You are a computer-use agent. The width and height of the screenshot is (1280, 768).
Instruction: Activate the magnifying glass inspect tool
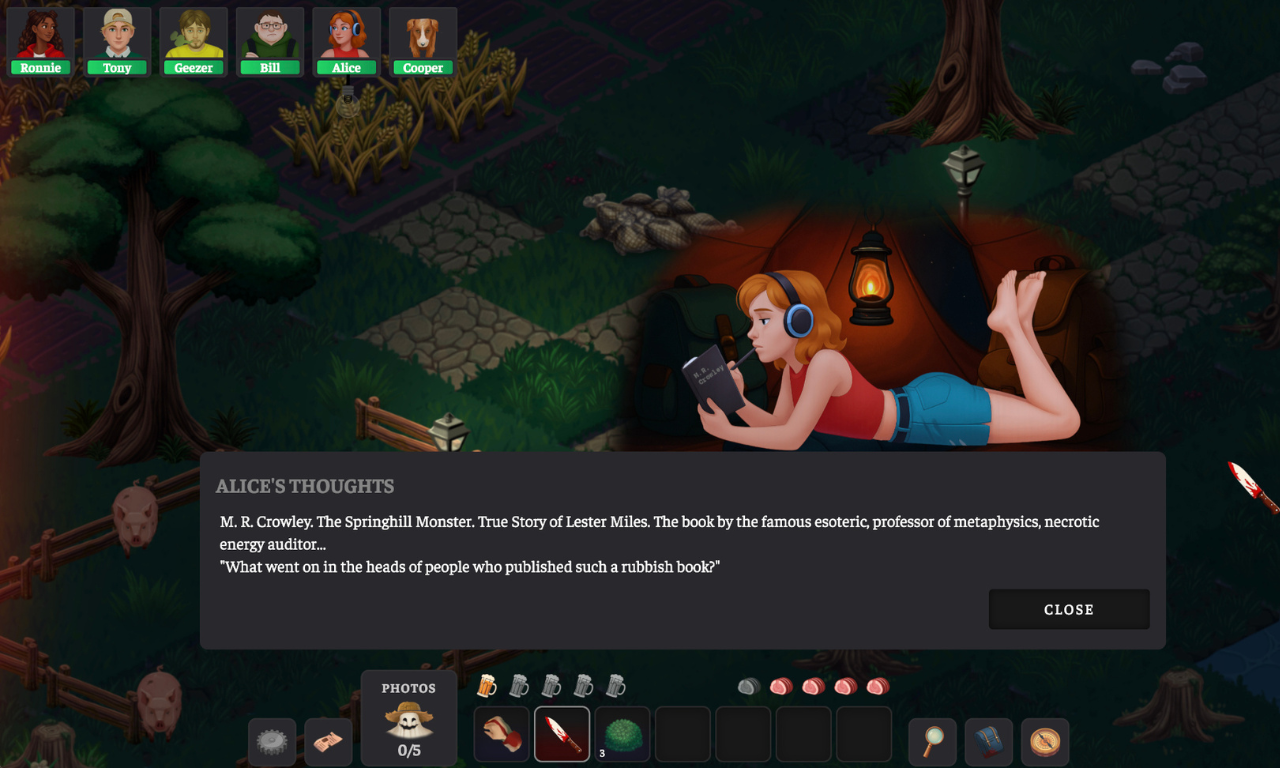coord(932,742)
